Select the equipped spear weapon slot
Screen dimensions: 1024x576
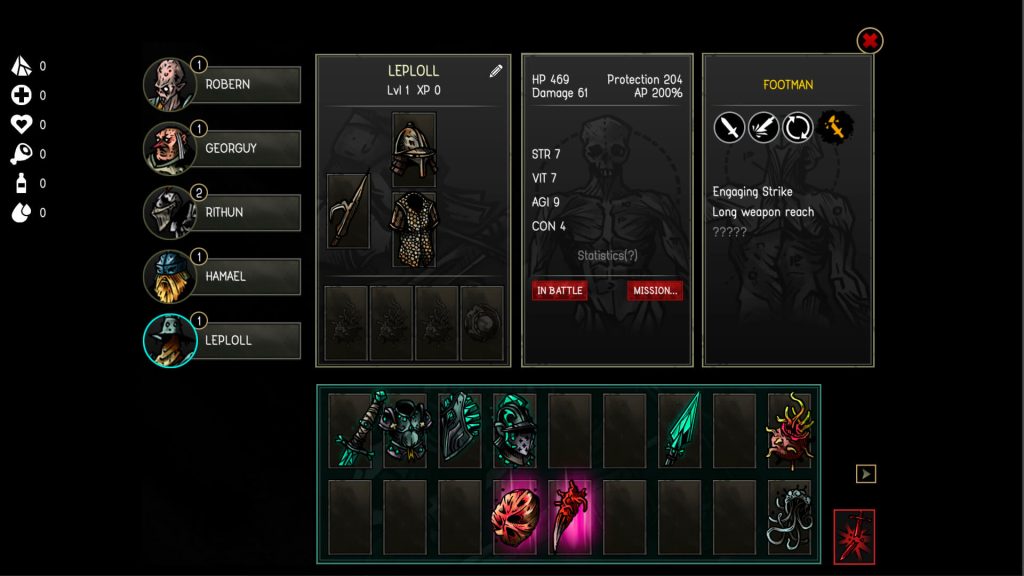click(x=348, y=211)
